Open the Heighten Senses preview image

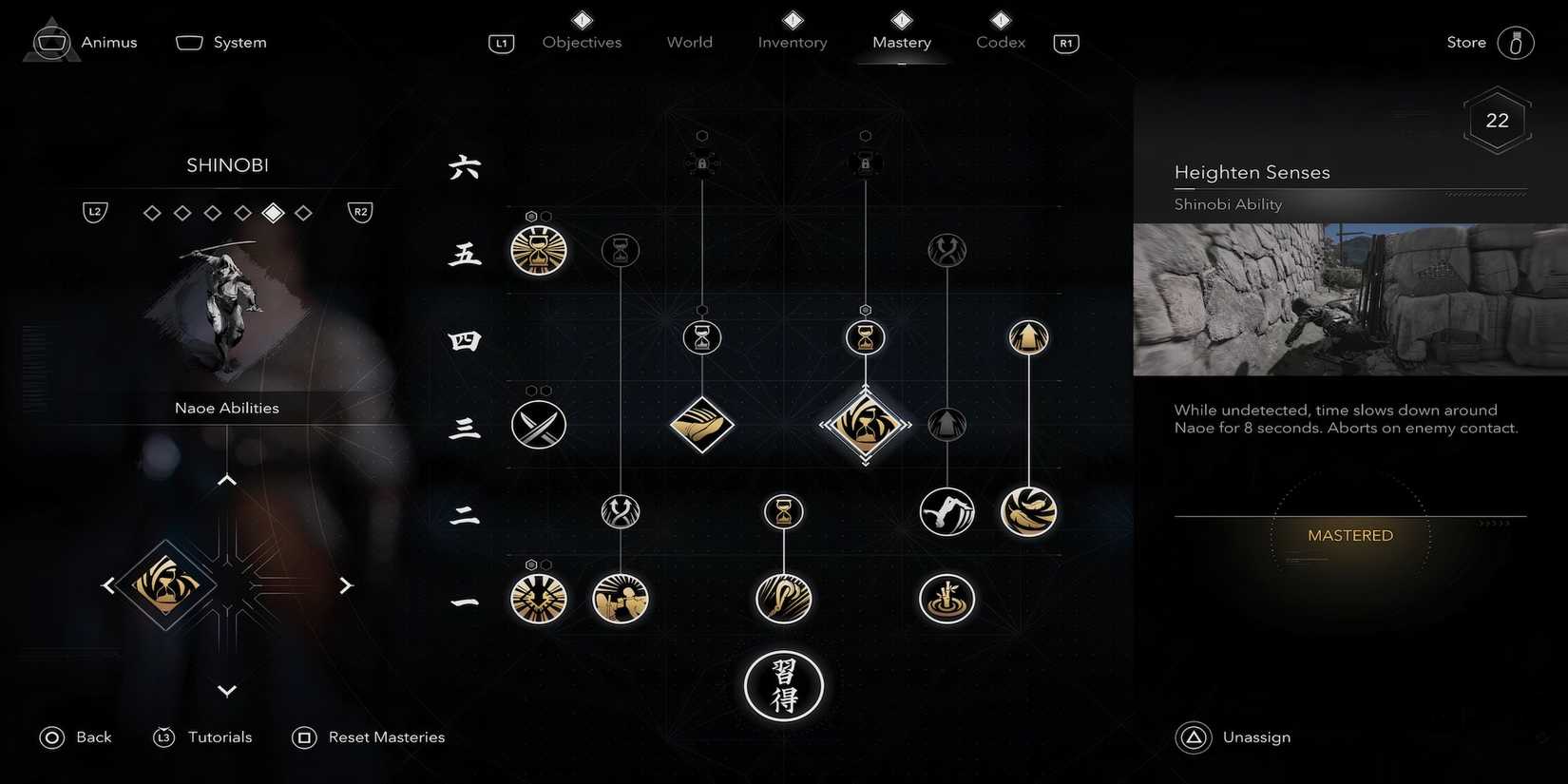[1348, 299]
